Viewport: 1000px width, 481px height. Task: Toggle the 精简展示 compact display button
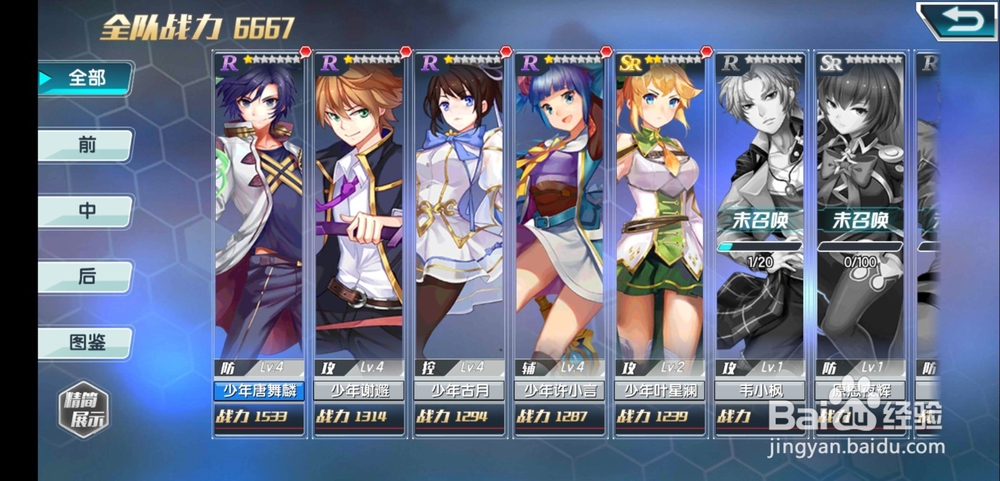click(82, 410)
